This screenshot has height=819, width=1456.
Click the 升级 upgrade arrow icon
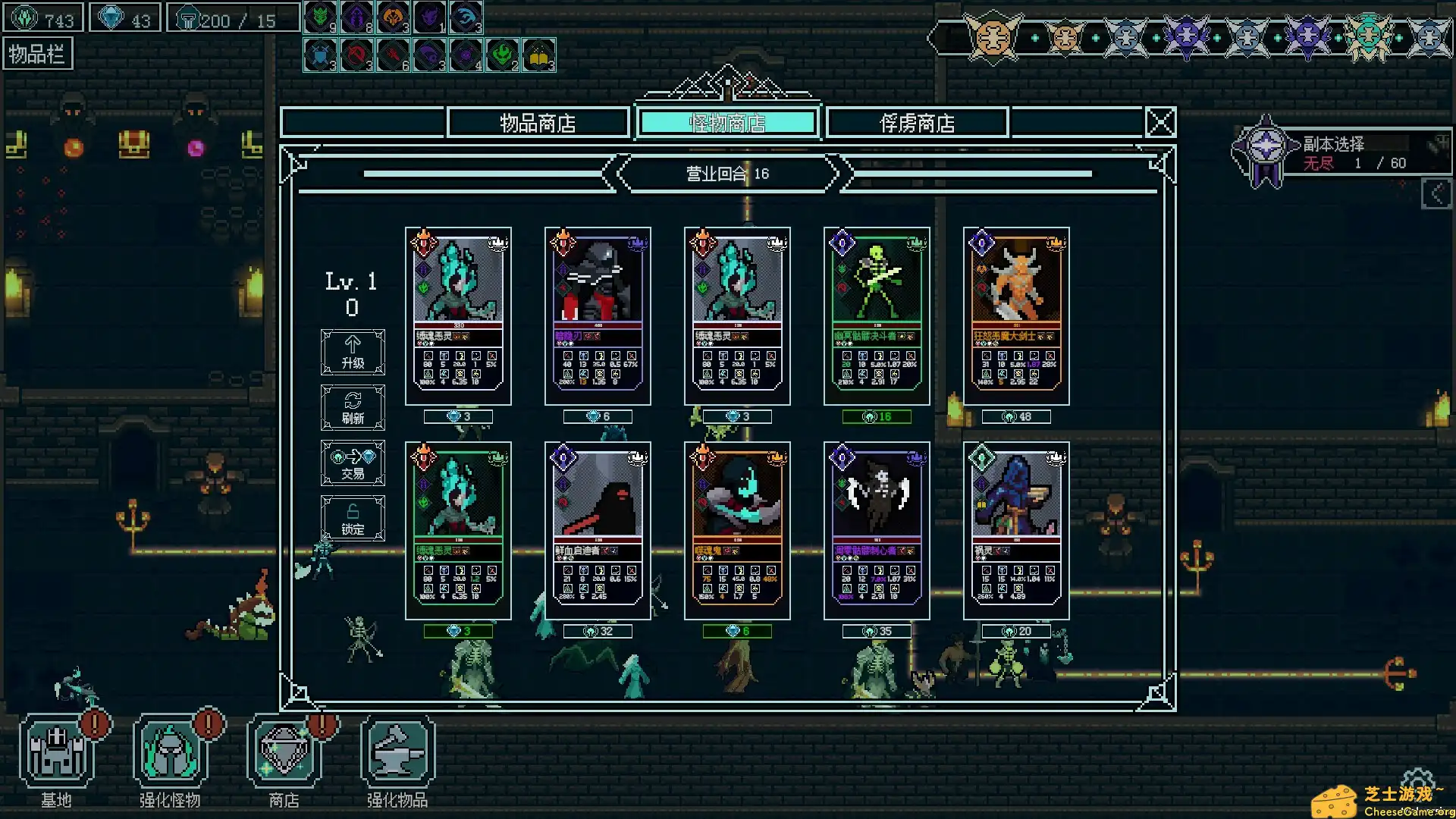pos(352,351)
